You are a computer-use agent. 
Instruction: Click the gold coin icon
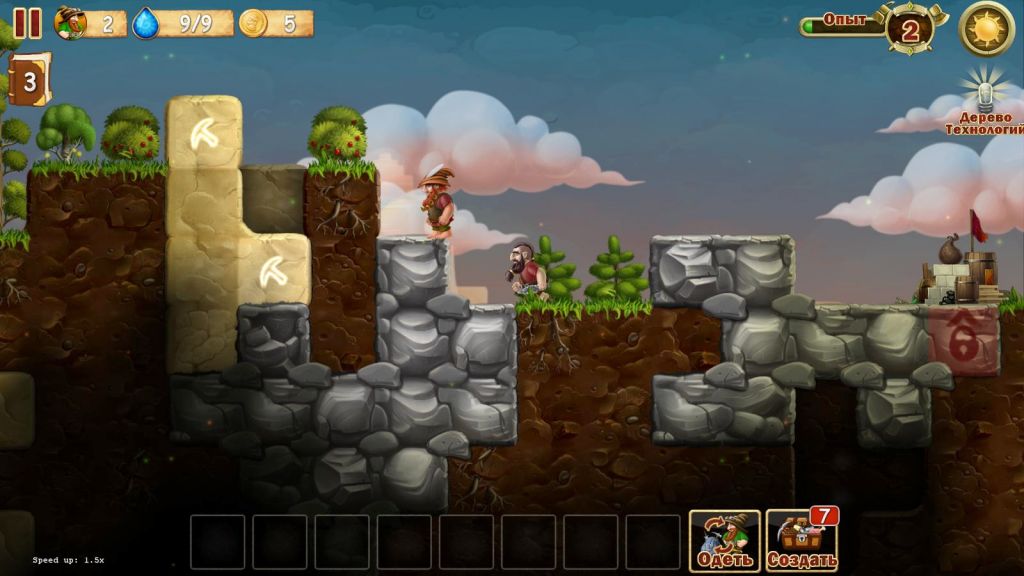pyautogui.click(x=253, y=23)
